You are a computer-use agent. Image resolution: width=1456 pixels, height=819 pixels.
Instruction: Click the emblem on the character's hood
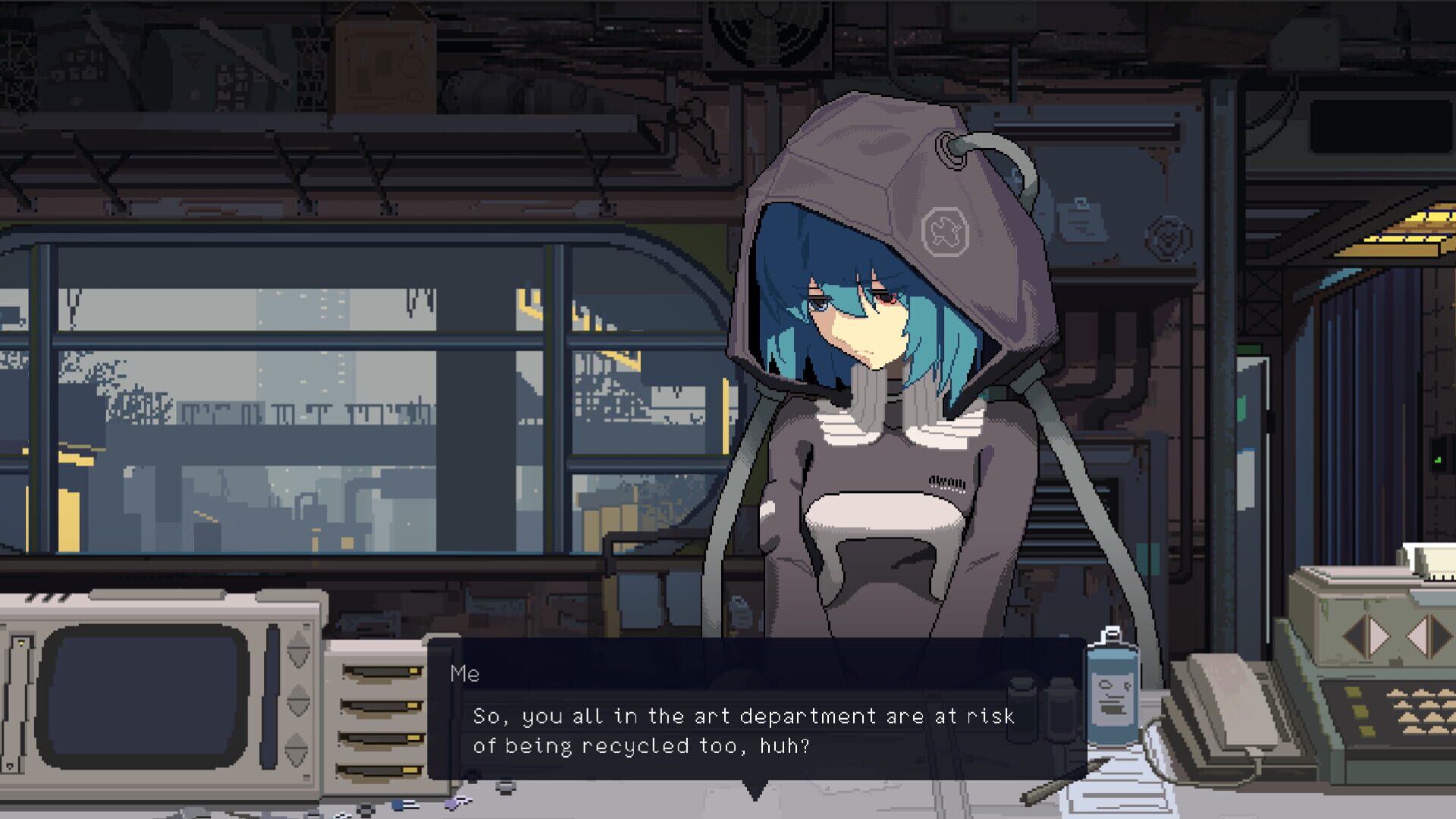coord(944,231)
